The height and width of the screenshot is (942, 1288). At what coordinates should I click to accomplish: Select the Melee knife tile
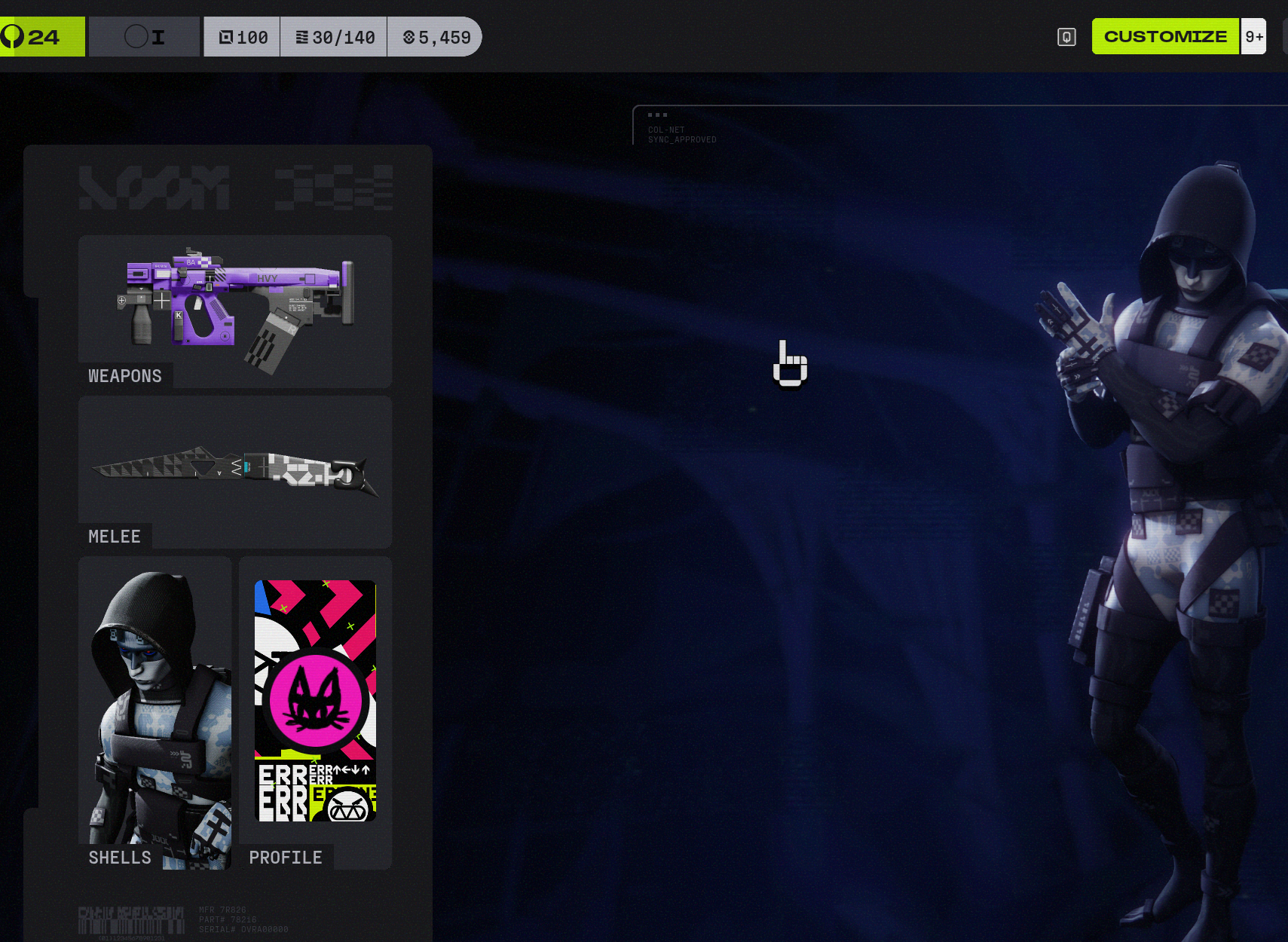pyautogui.click(x=234, y=472)
